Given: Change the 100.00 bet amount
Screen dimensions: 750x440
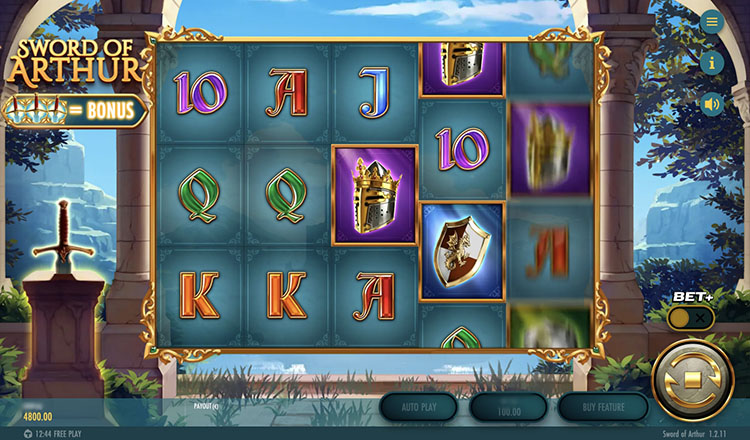Looking at the screenshot, I should [x=508, y=407].
